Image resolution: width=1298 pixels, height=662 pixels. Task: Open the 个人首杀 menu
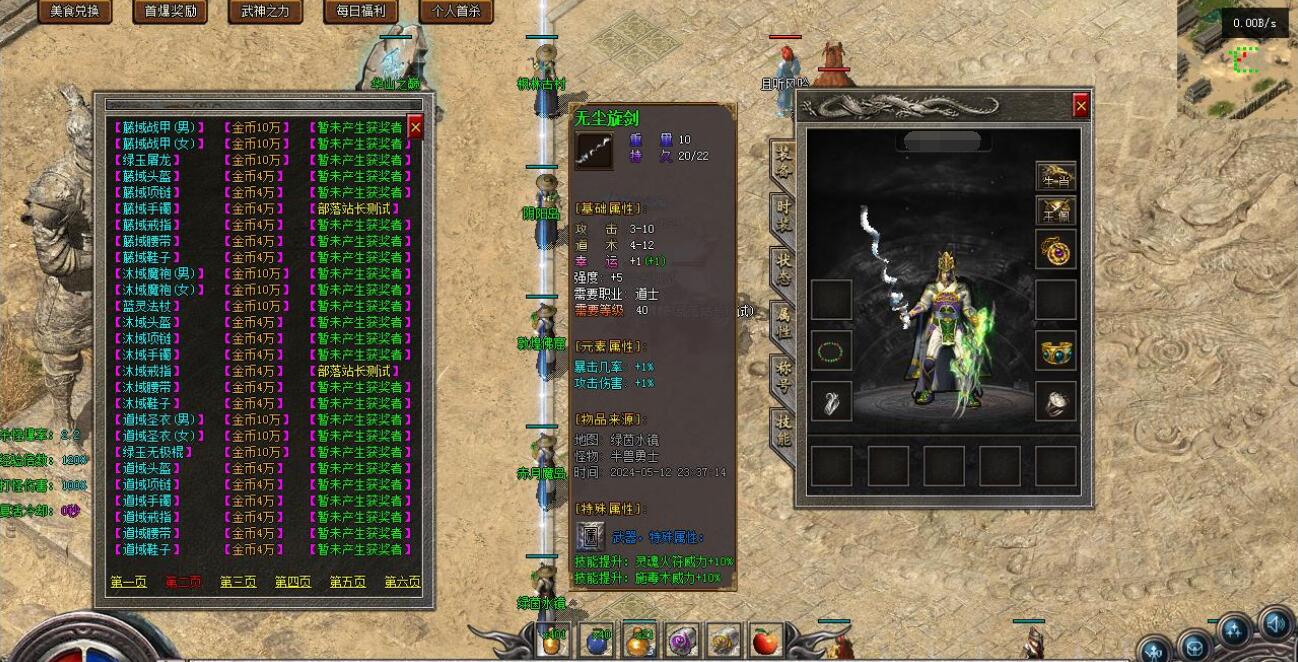pos(456,12)
